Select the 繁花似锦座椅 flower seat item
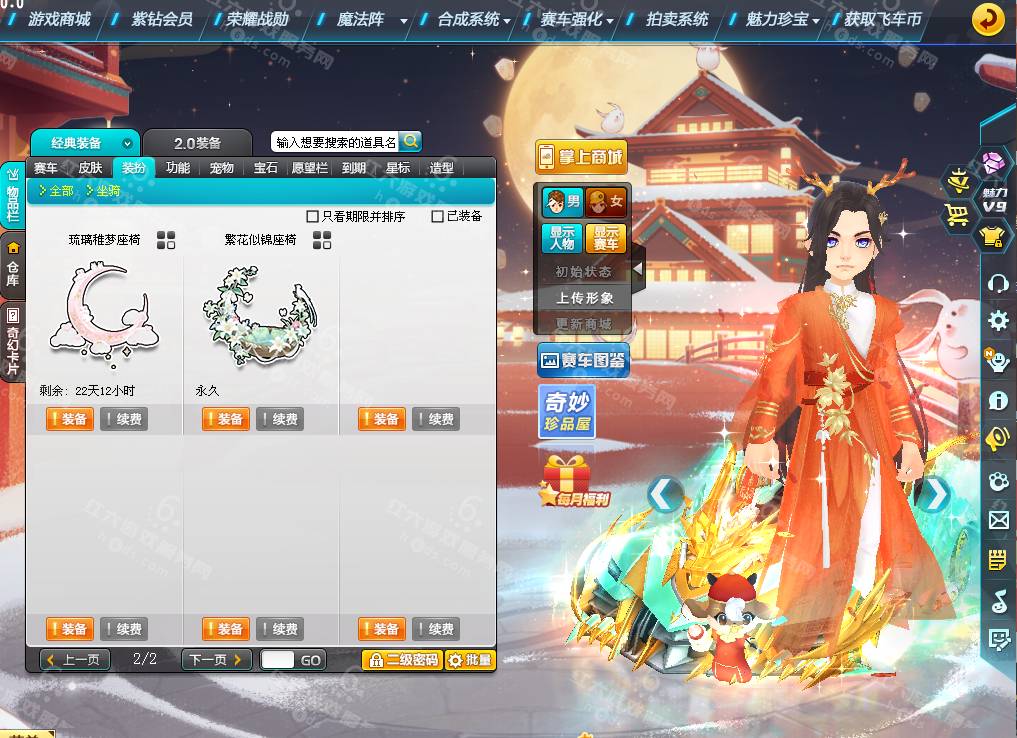 click(260, 311)
